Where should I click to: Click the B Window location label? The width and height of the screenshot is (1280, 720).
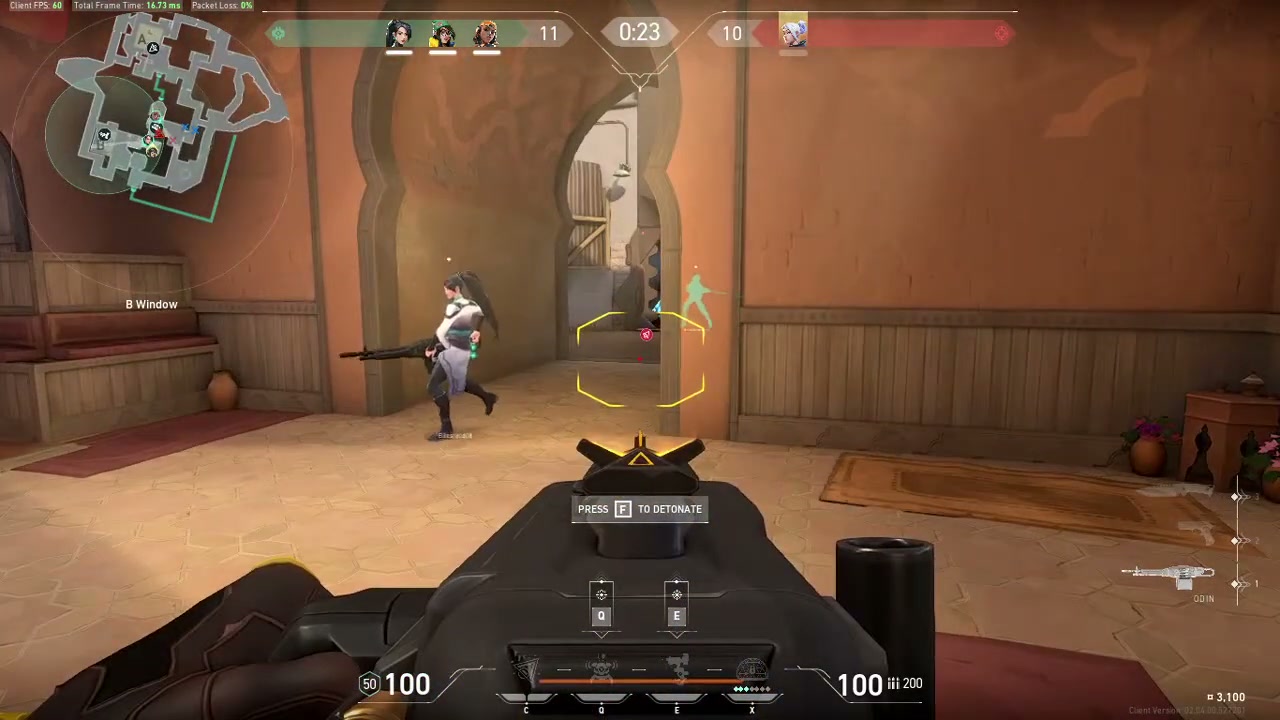pos(151,304)
